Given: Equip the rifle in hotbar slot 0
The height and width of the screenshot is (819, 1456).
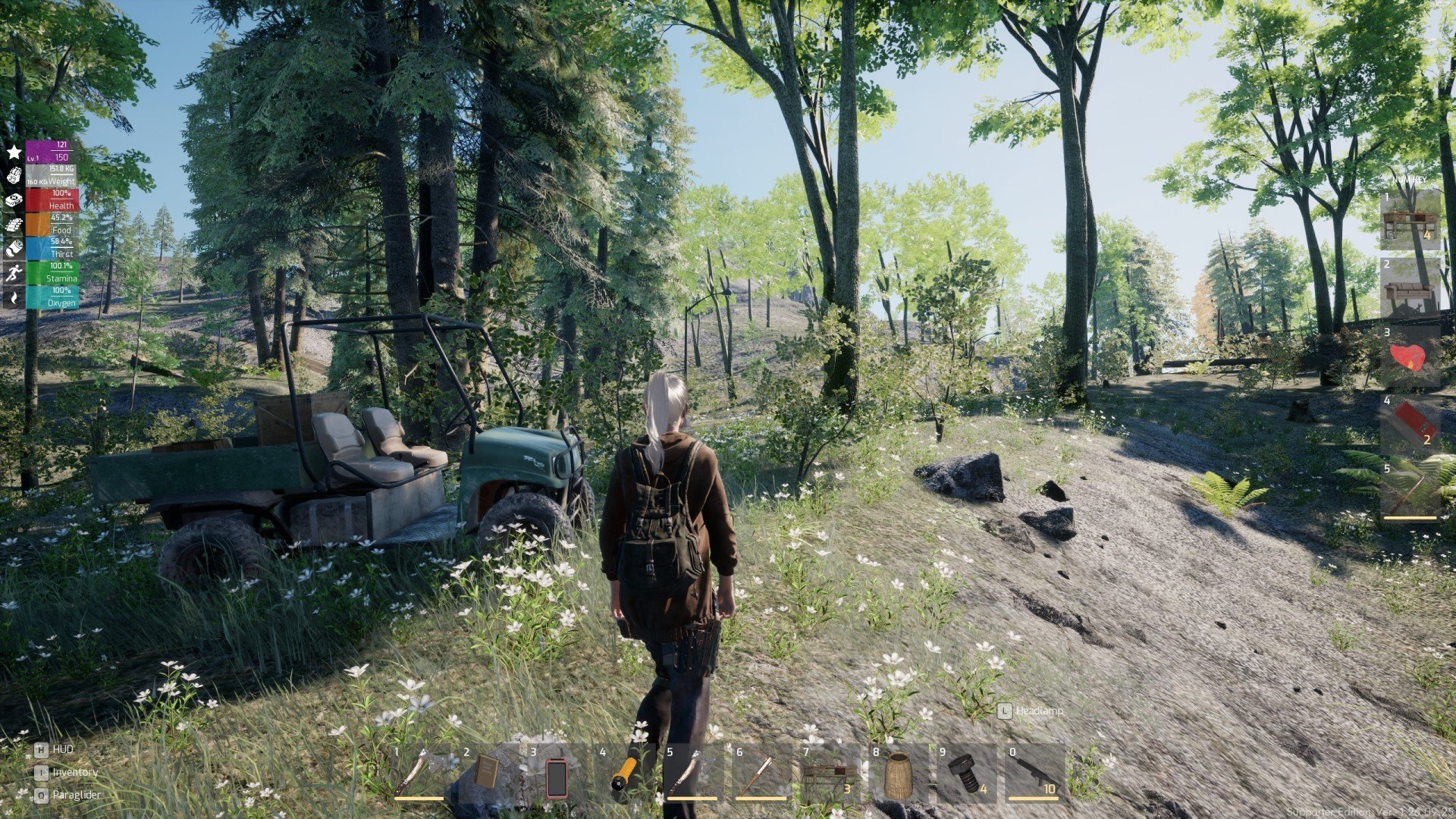Looking at the screenshot, I should 1034,773.
